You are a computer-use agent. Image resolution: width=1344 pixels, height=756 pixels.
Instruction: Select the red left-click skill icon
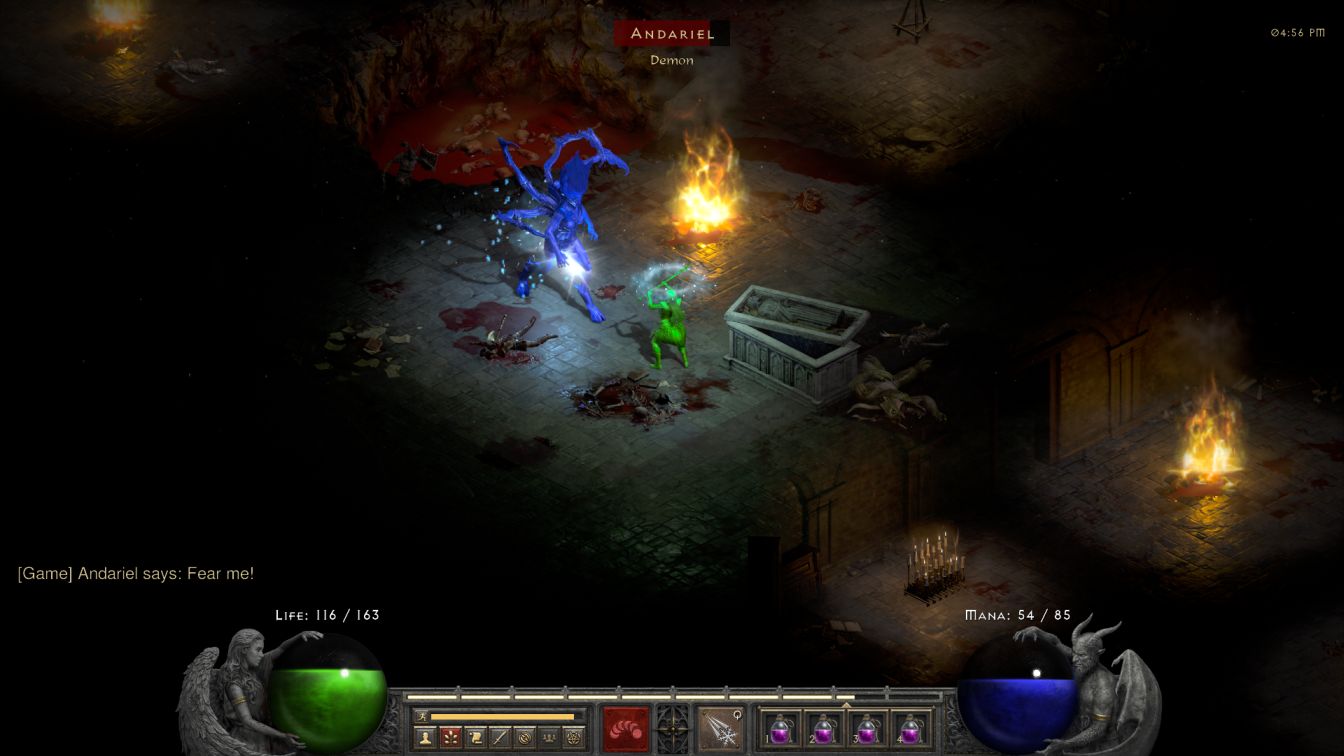626,727
